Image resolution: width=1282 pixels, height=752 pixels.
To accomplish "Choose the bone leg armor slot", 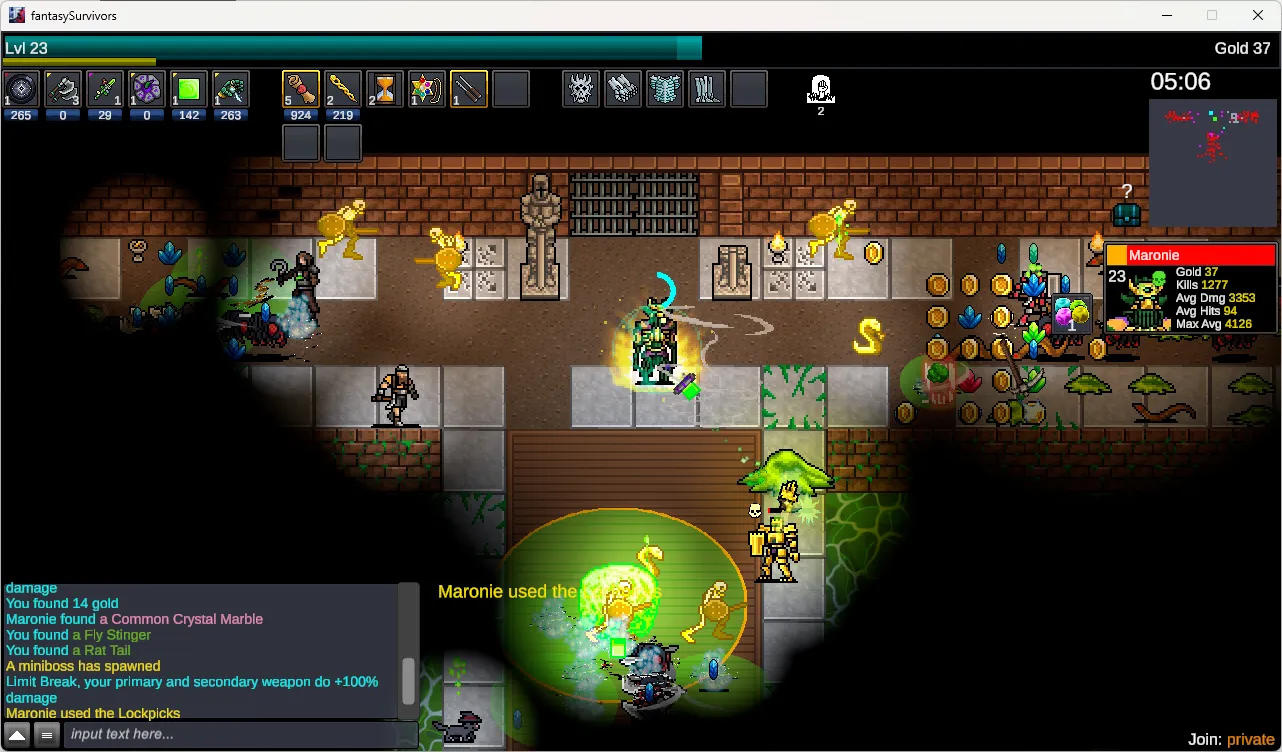I will (x=707, y=89).
